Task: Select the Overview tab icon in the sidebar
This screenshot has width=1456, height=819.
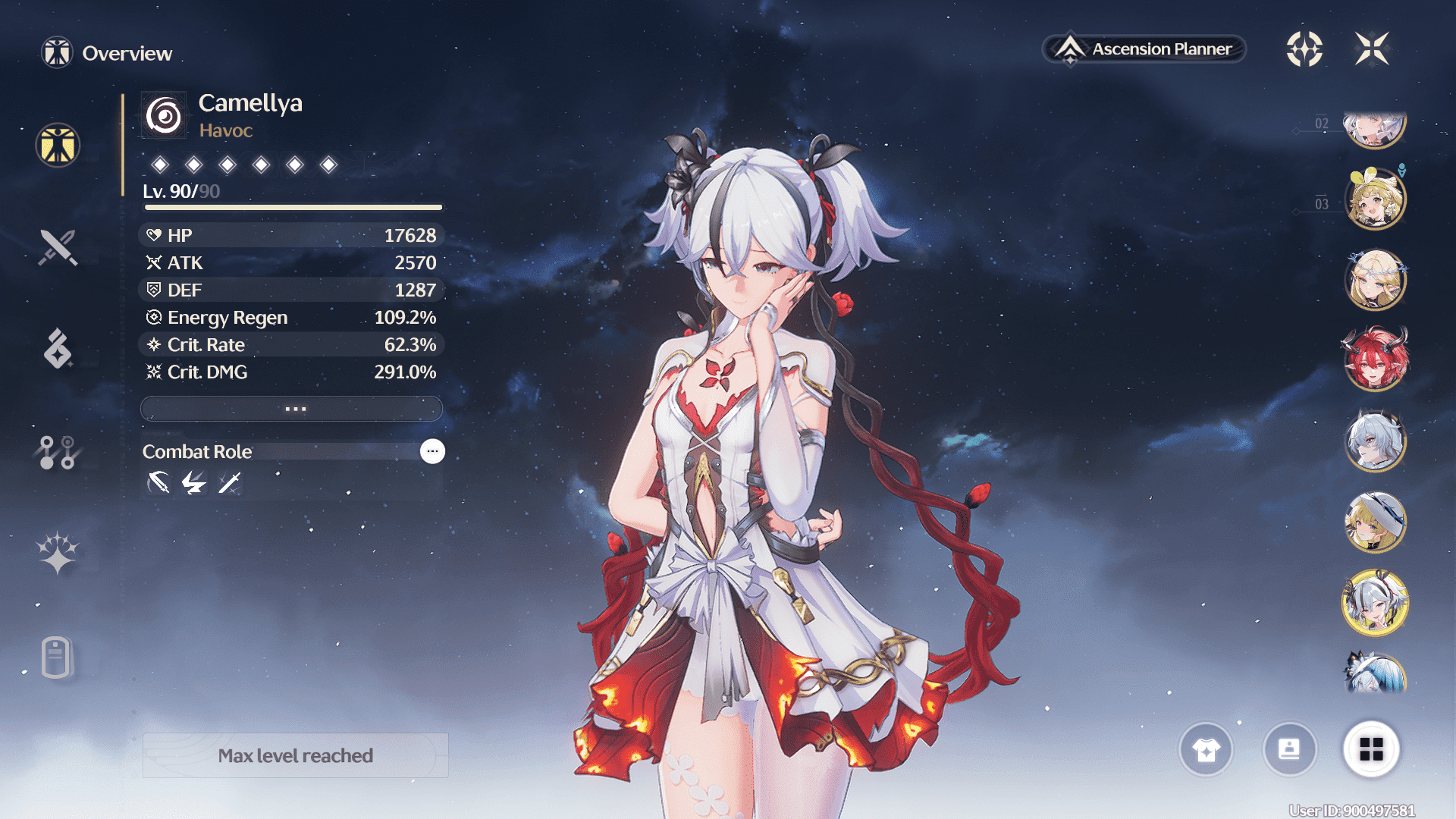Action: [x=58, y=145]
